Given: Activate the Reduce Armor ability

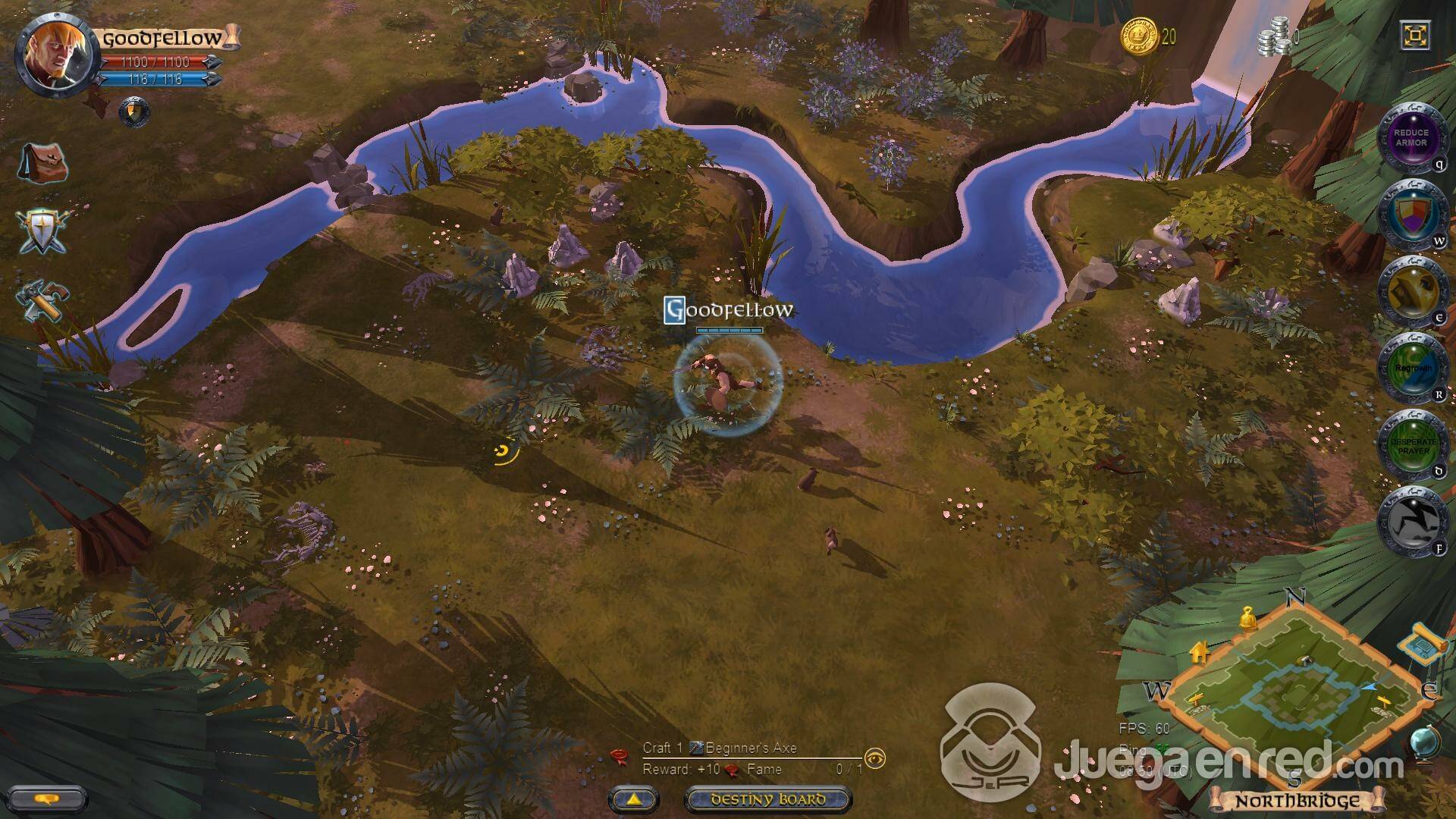Looking at the screenshot, I should (x=1410, y=137).
